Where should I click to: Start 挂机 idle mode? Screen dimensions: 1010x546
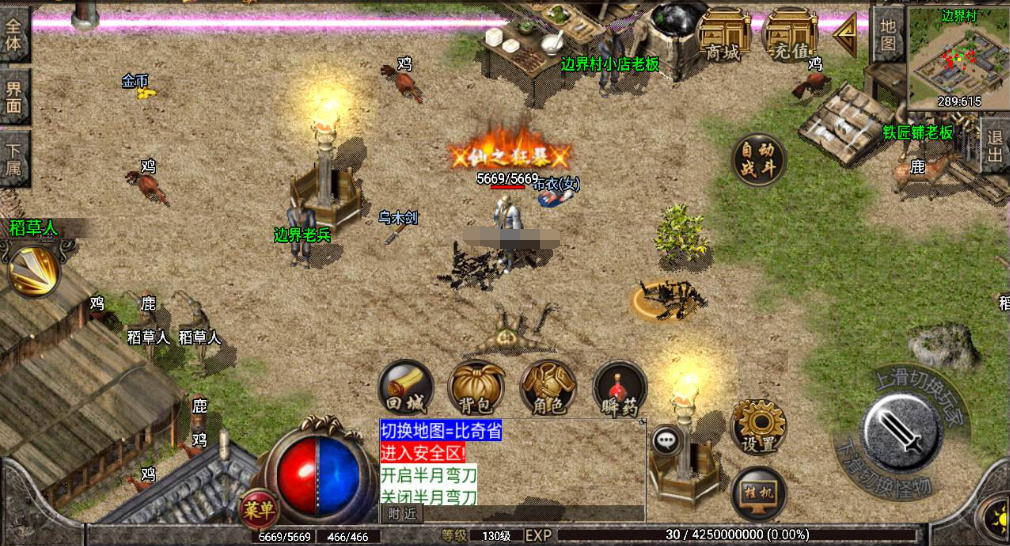tap(758, 492)
